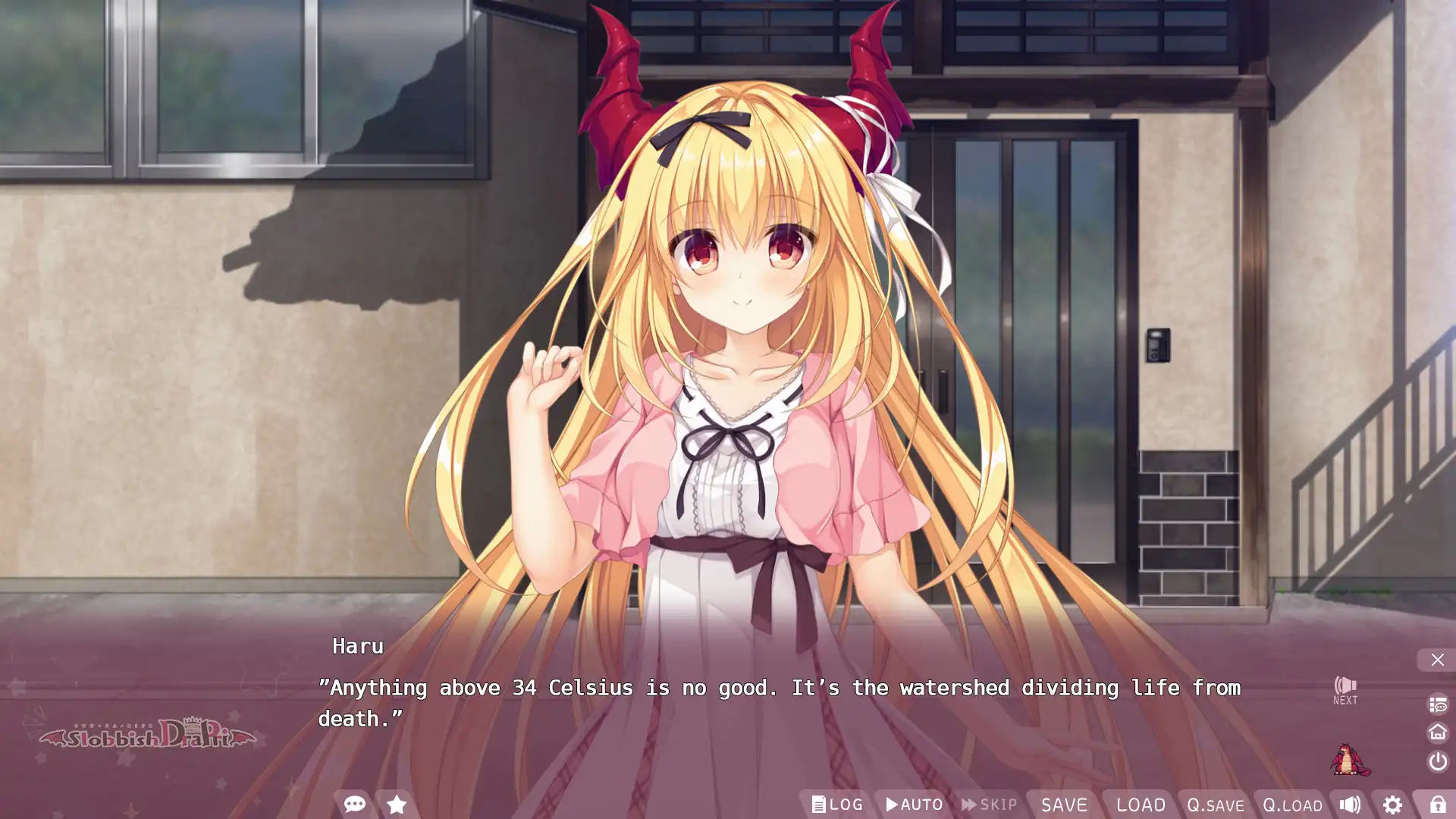Select the star icon near the text box
The image size is (1456, 819).
(396, 805)
